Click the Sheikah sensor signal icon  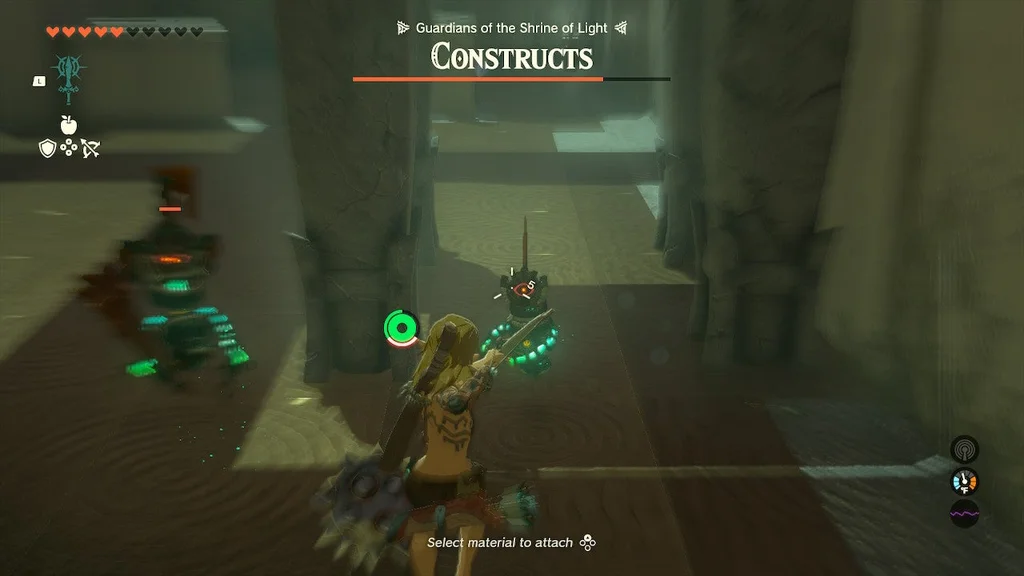(x=964, y=449)
